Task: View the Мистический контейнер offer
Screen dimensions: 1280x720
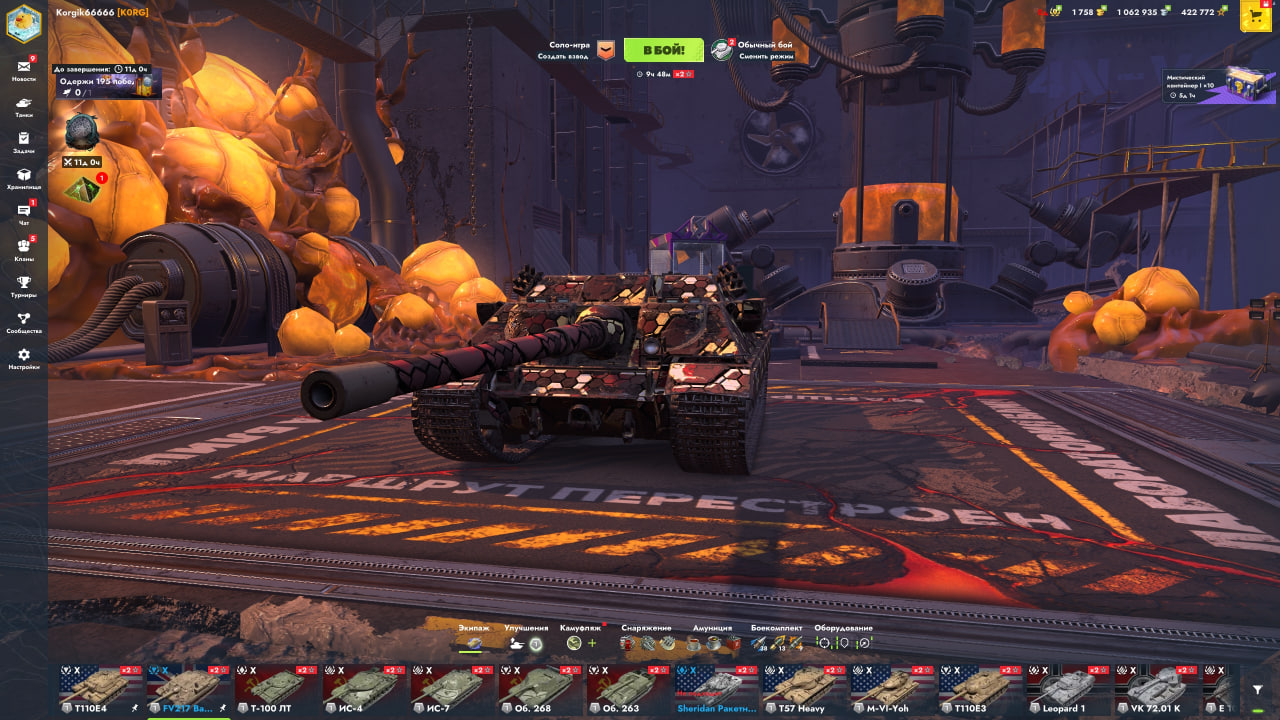Action: (1220, 86)
